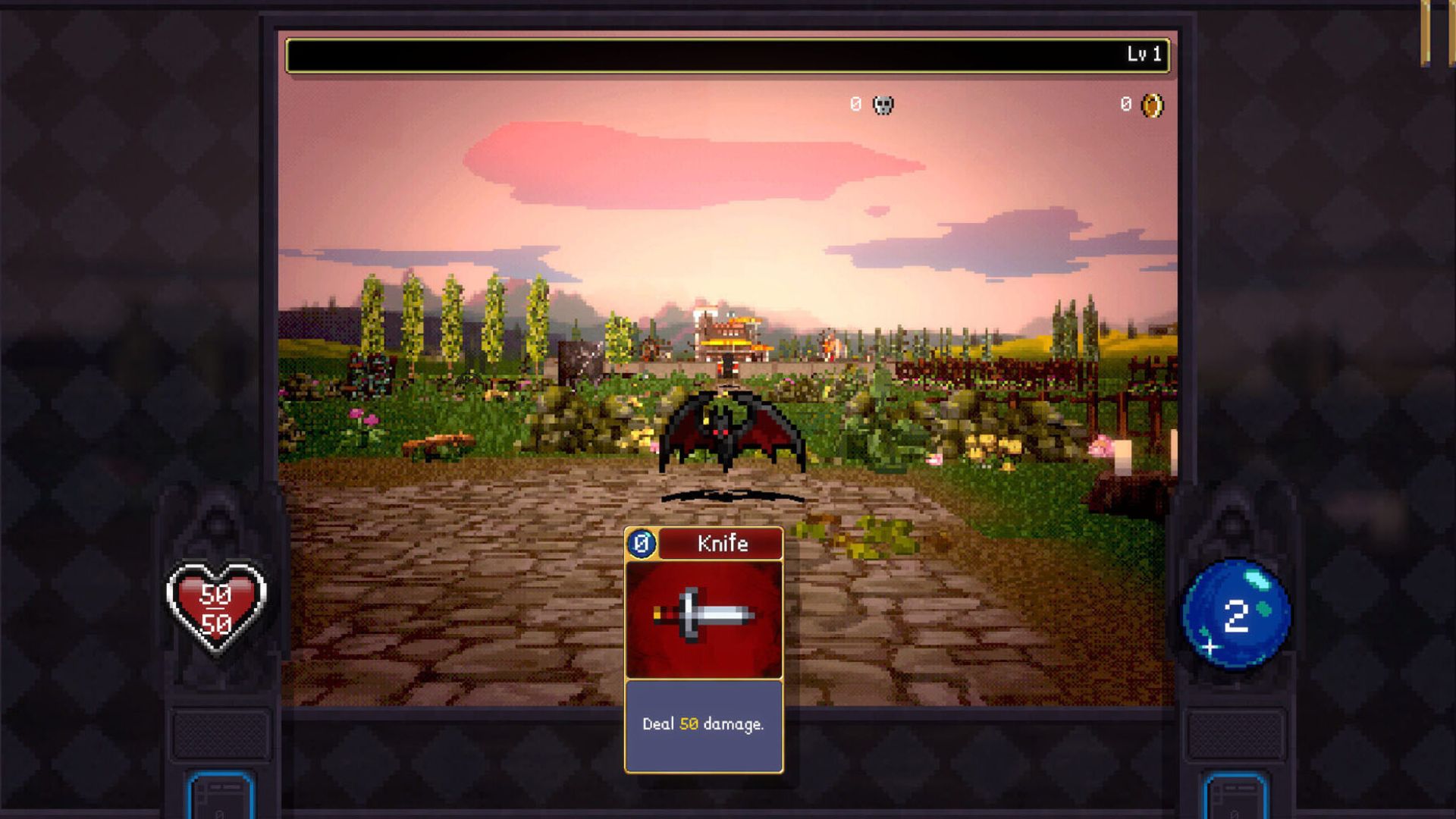Select the Knife card

click(x=704, y=649)
